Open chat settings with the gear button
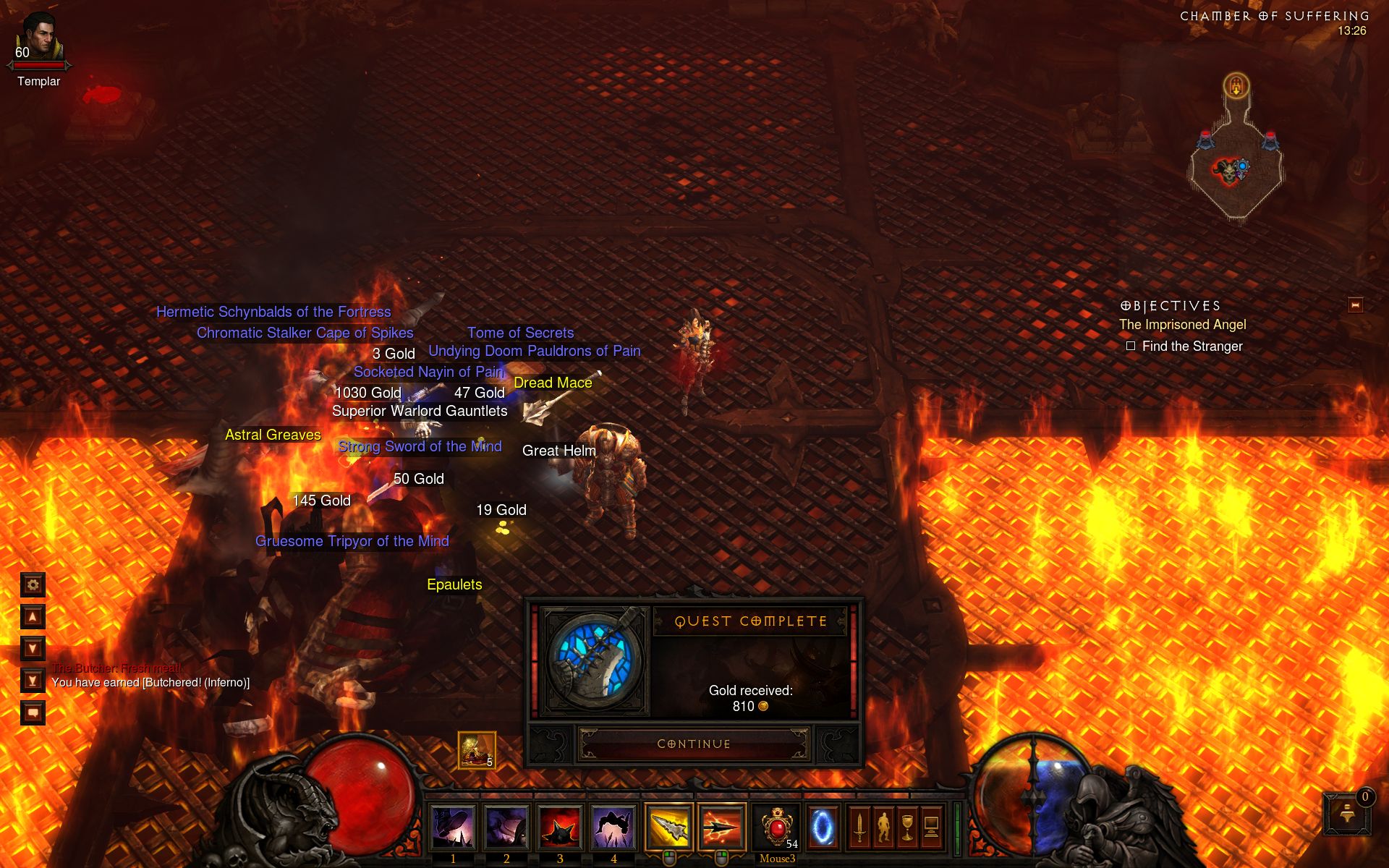This screenshot has height=868, width=1389. [x=33, y=584]
